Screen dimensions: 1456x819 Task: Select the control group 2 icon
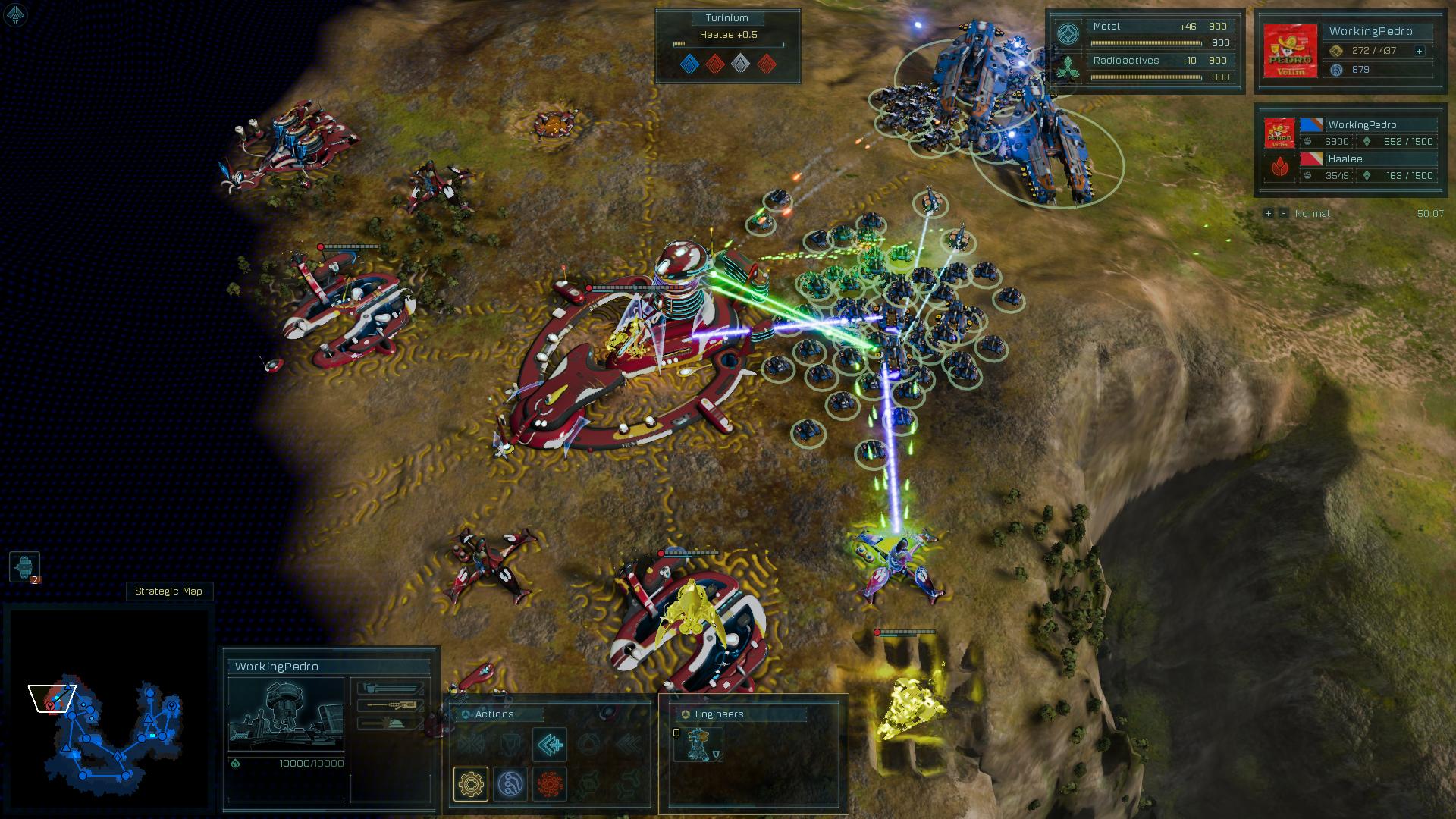(x=24, y=566)
